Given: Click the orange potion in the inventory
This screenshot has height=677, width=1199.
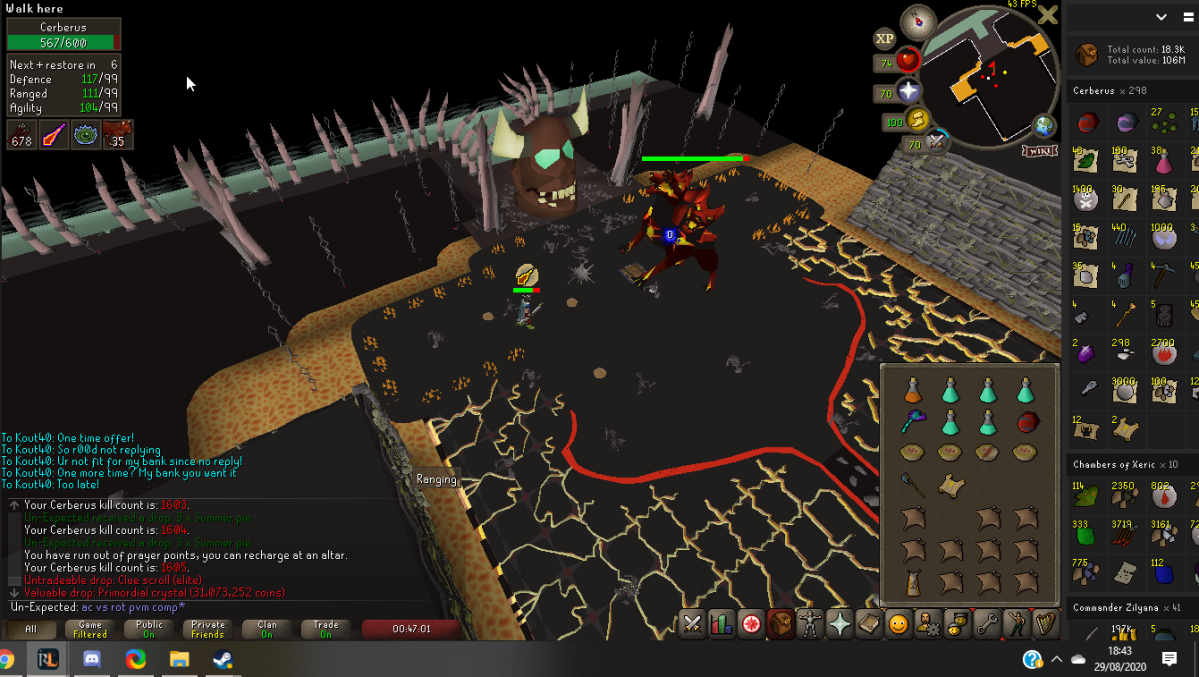Looking at the screenshot, I should coord(912,390).
